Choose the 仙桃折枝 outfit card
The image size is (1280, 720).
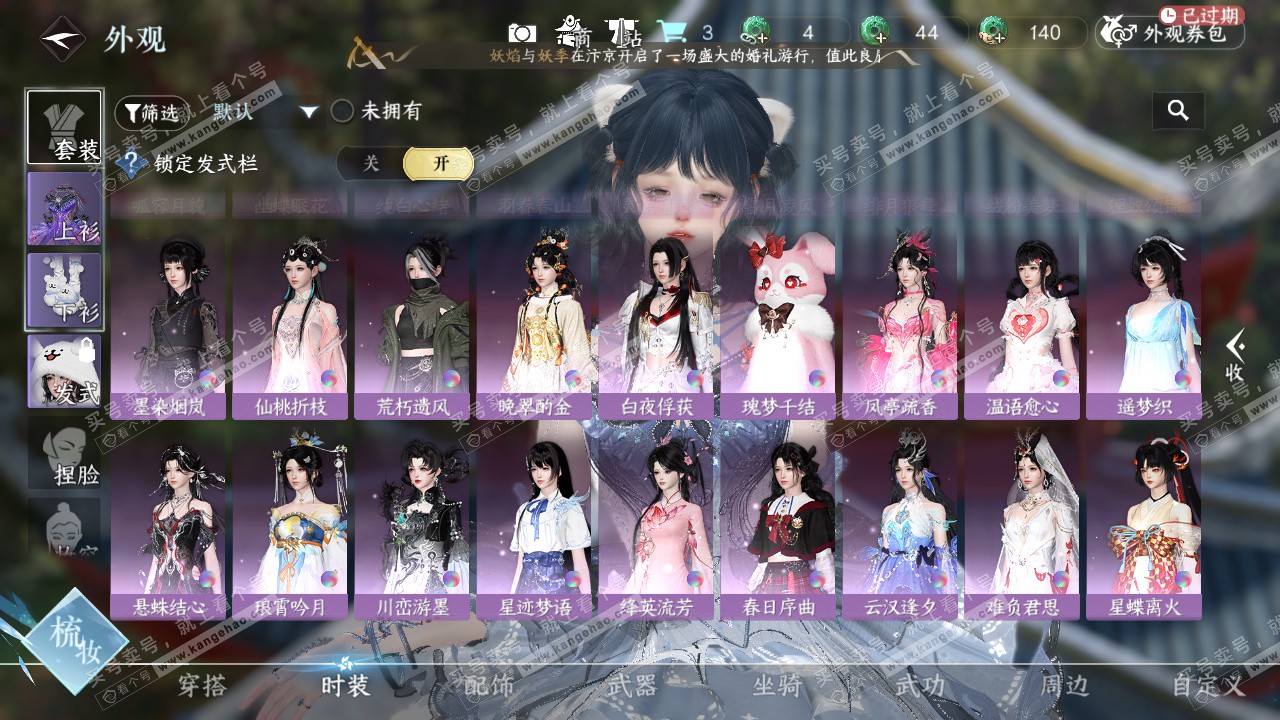(x=290, y=328)
